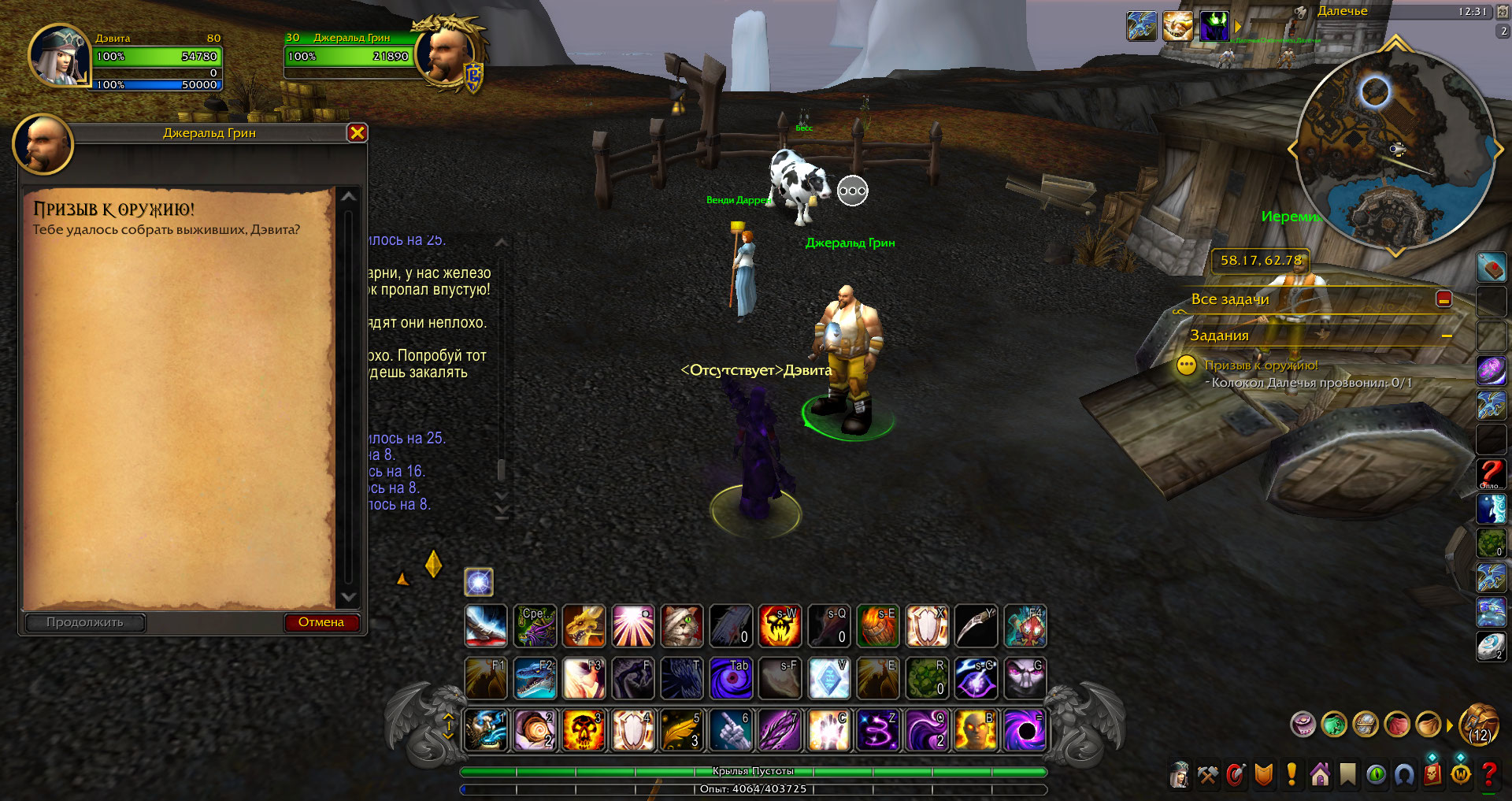Select the Призыв к оружию! tracked quest
Viewport: 1512px width, 801px height.
click(1260, 365)
